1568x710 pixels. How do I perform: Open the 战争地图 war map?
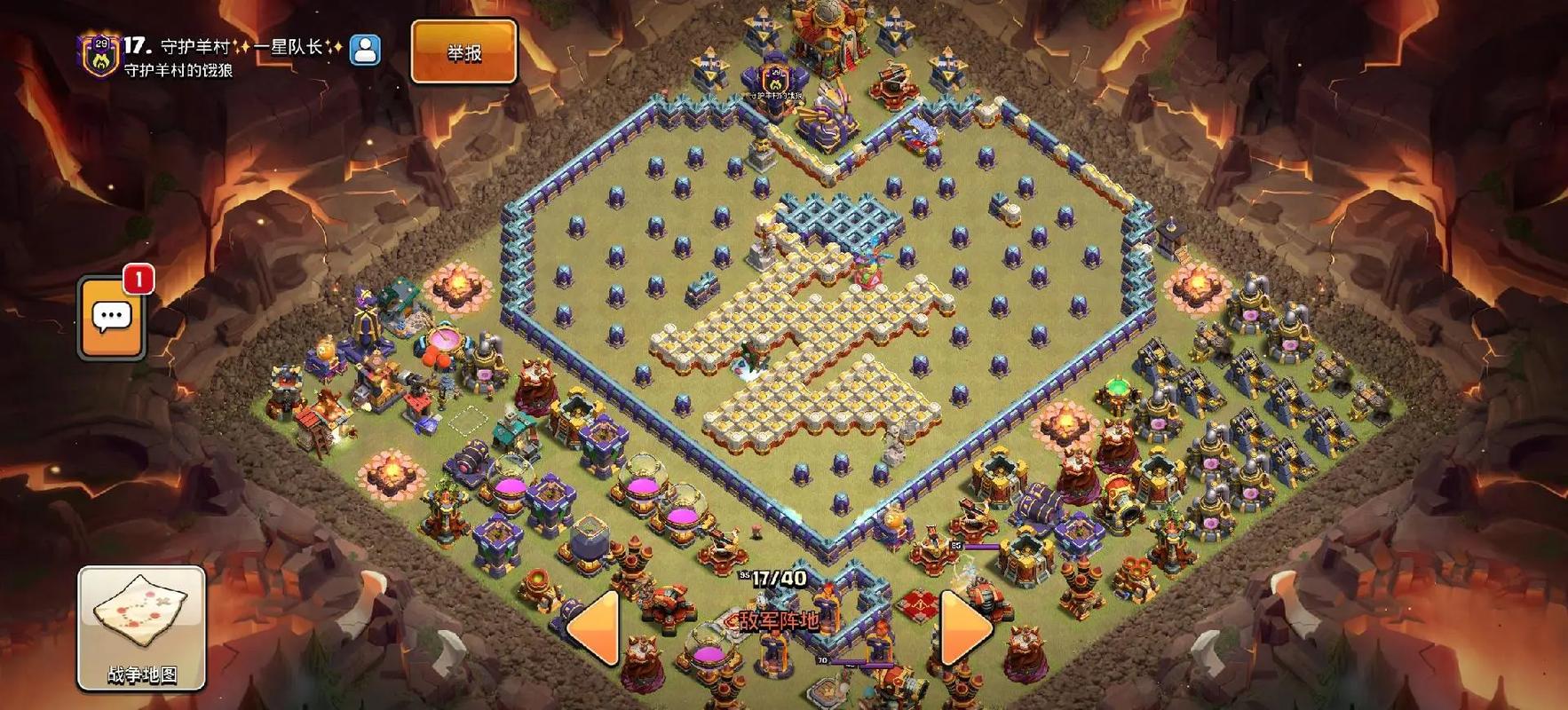pos(141,628)
